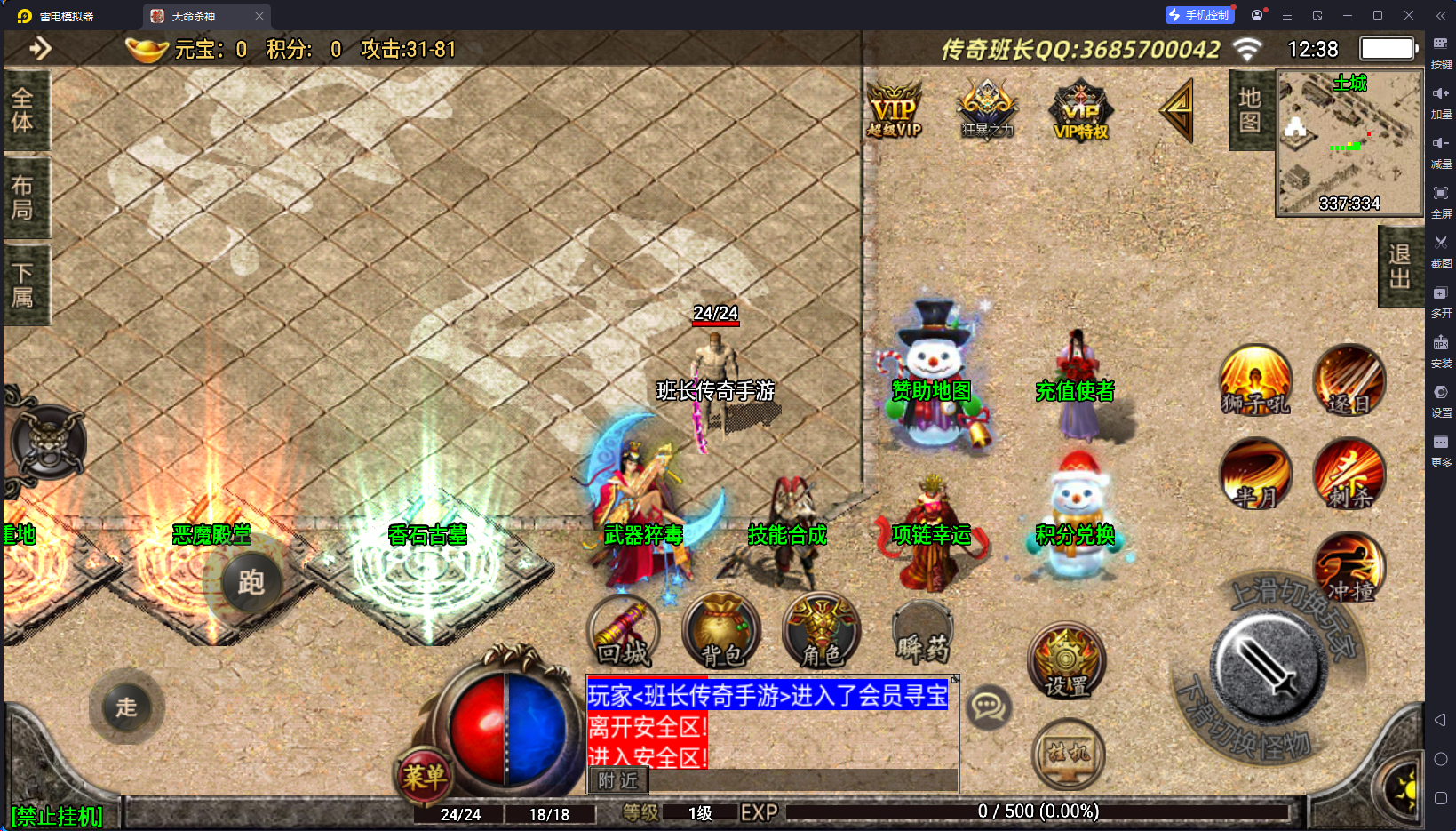Collapse the top icon row with the arrow
This screenshot has width=1456, height=831.
point(1178,110)
